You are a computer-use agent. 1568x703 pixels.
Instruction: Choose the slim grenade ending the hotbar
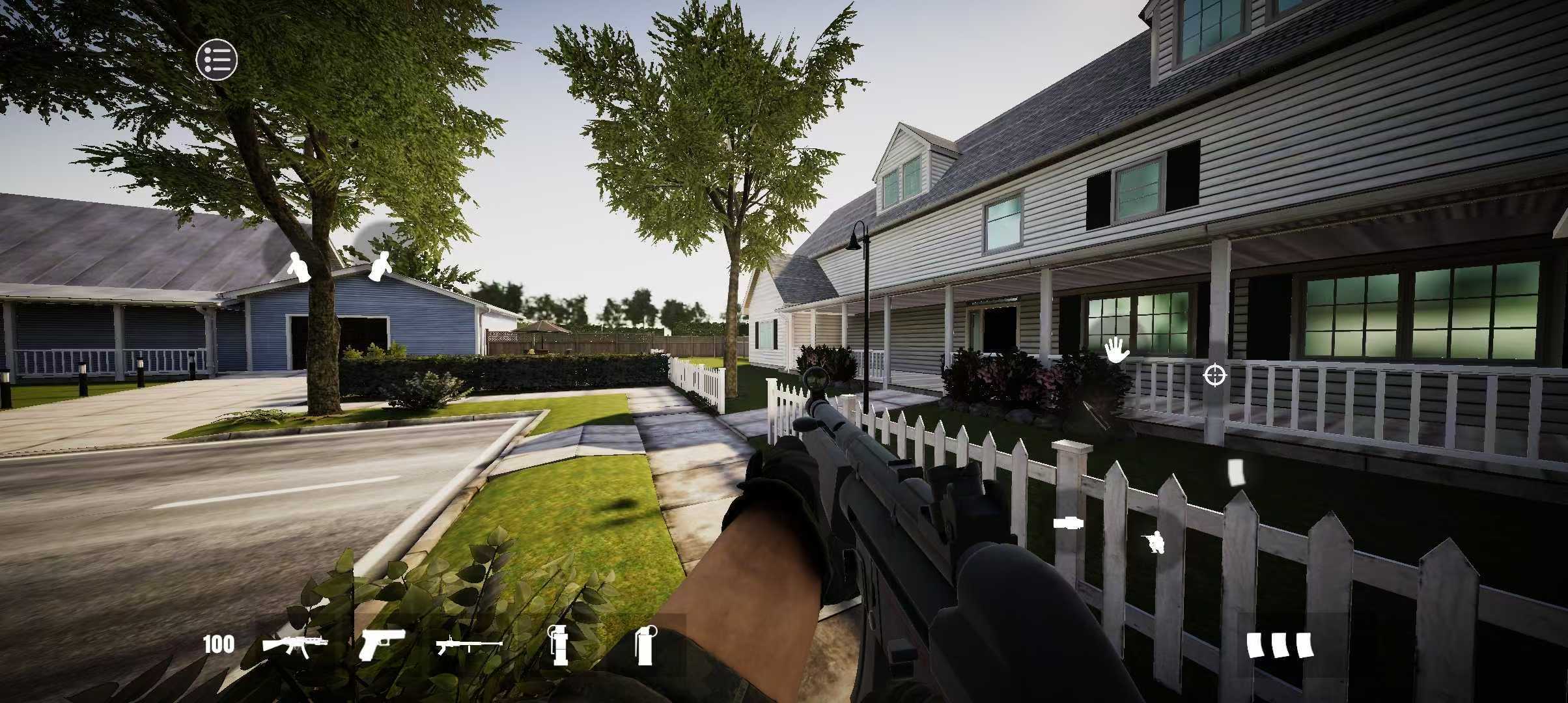click(643, 644)
